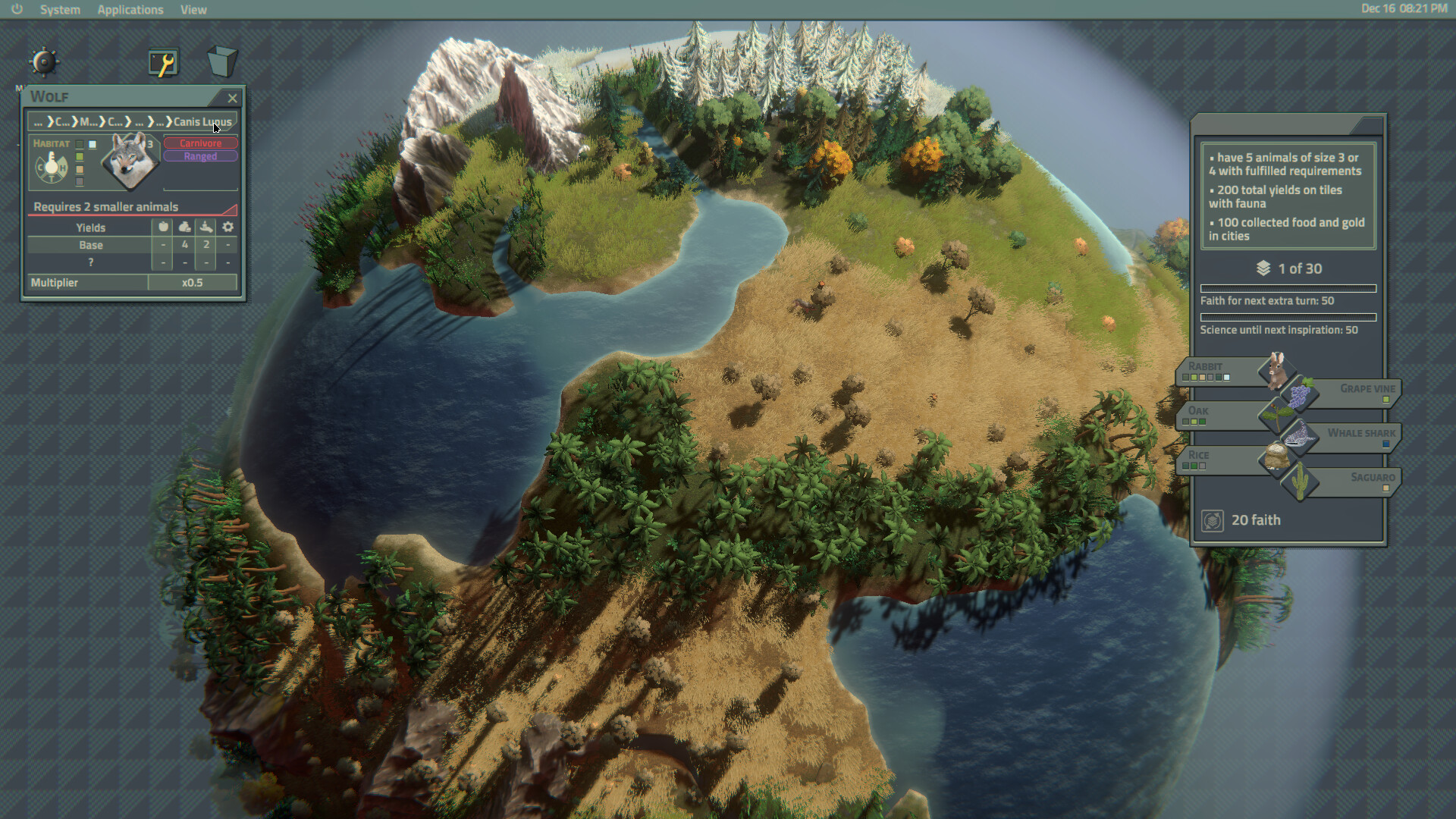
Task: Open the settings gear icon in top-left corner
Action: click(43, 62)
